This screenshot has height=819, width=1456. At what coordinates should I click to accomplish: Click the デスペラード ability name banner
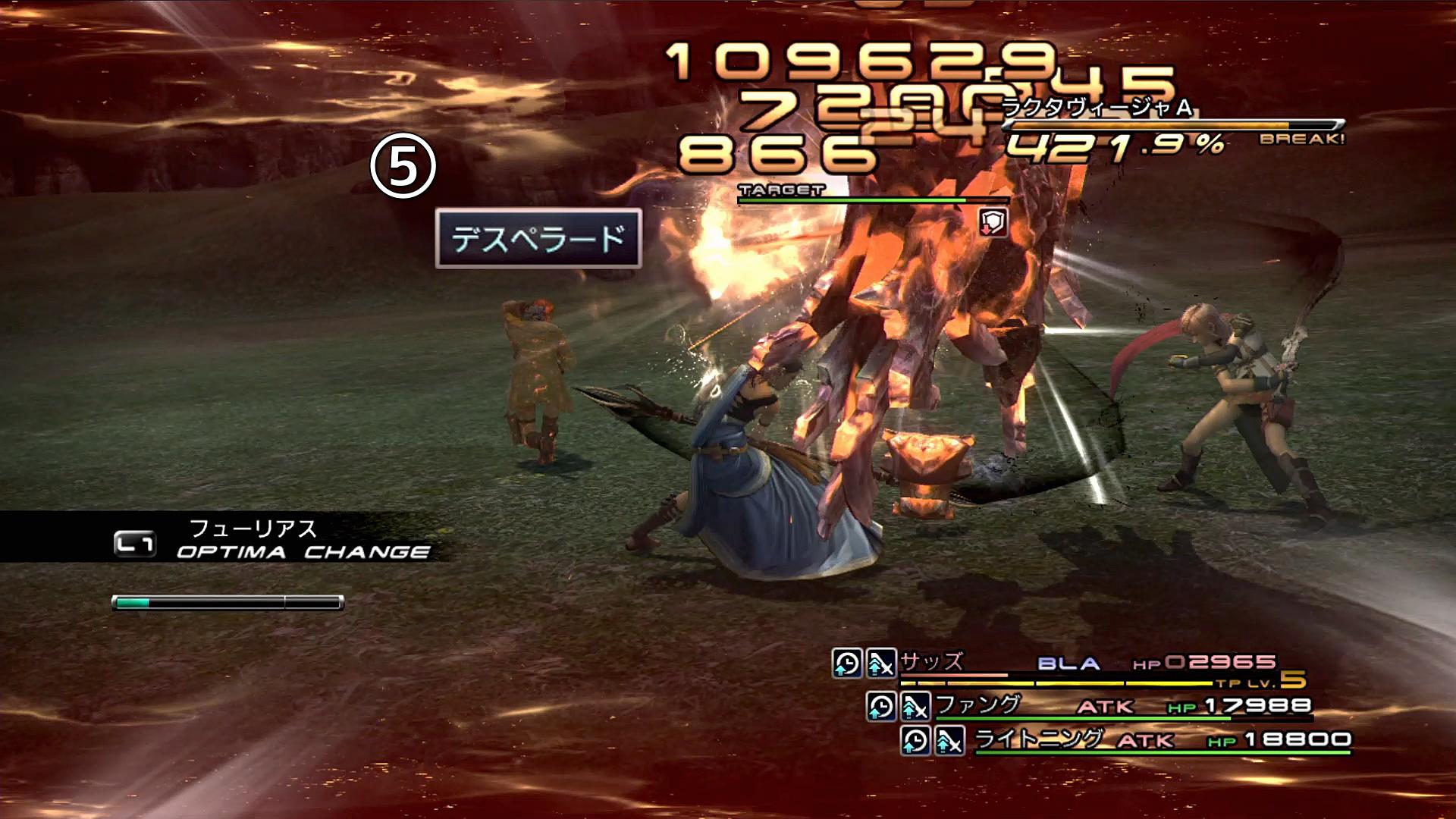pos(538,239)
